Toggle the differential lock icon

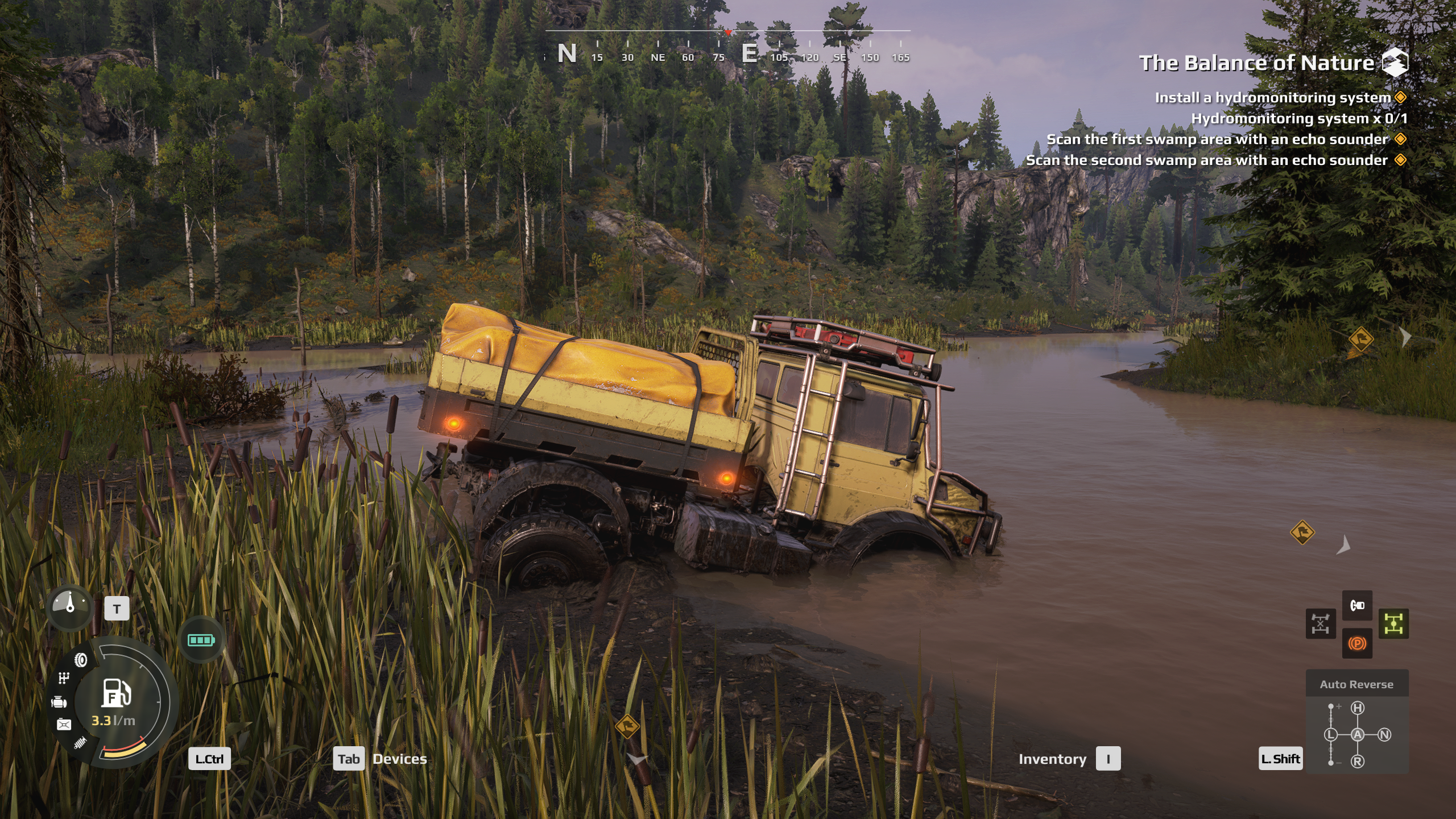point(1320,624)
